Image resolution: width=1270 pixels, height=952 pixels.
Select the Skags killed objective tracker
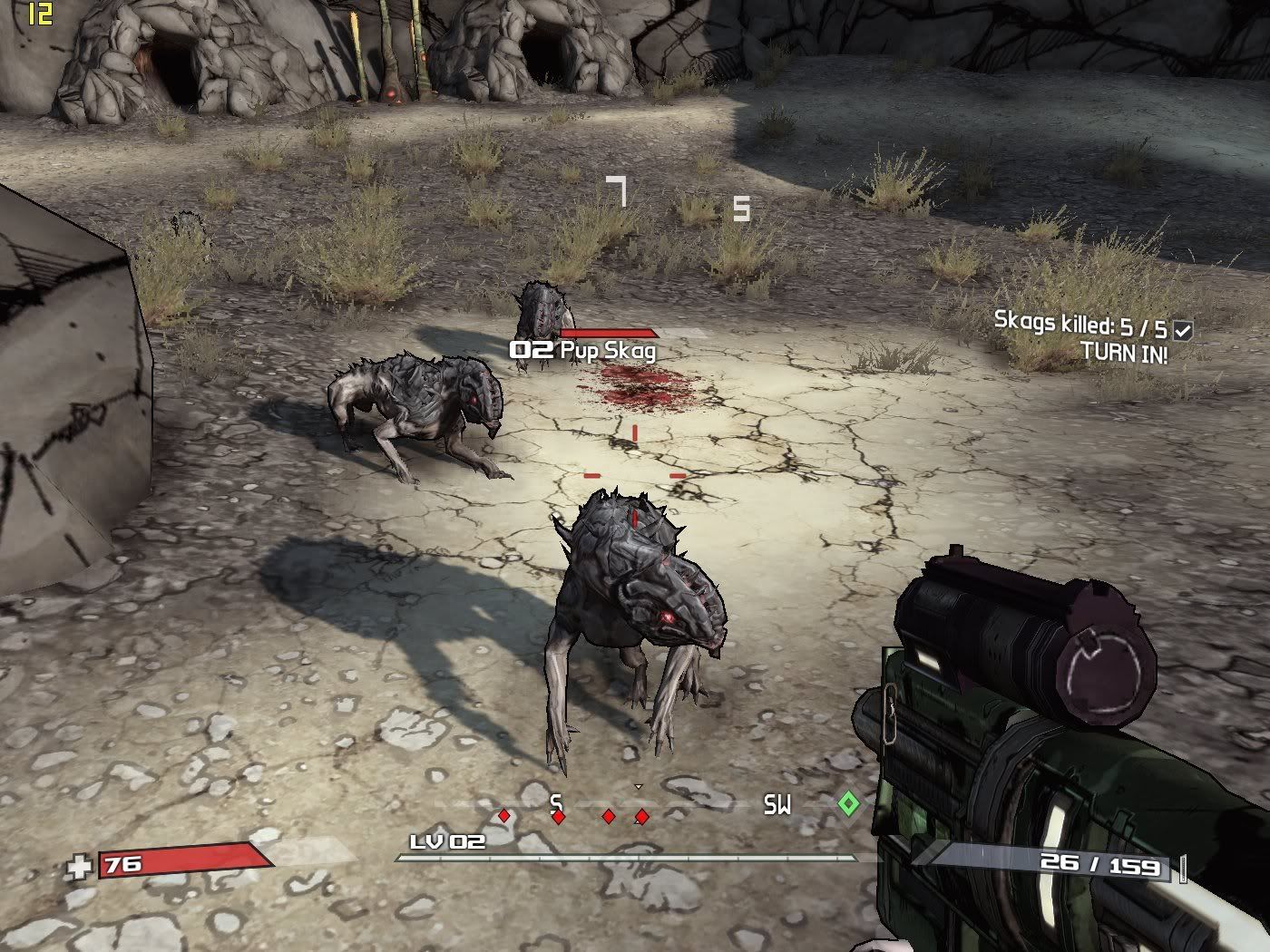pos(1079,324)
